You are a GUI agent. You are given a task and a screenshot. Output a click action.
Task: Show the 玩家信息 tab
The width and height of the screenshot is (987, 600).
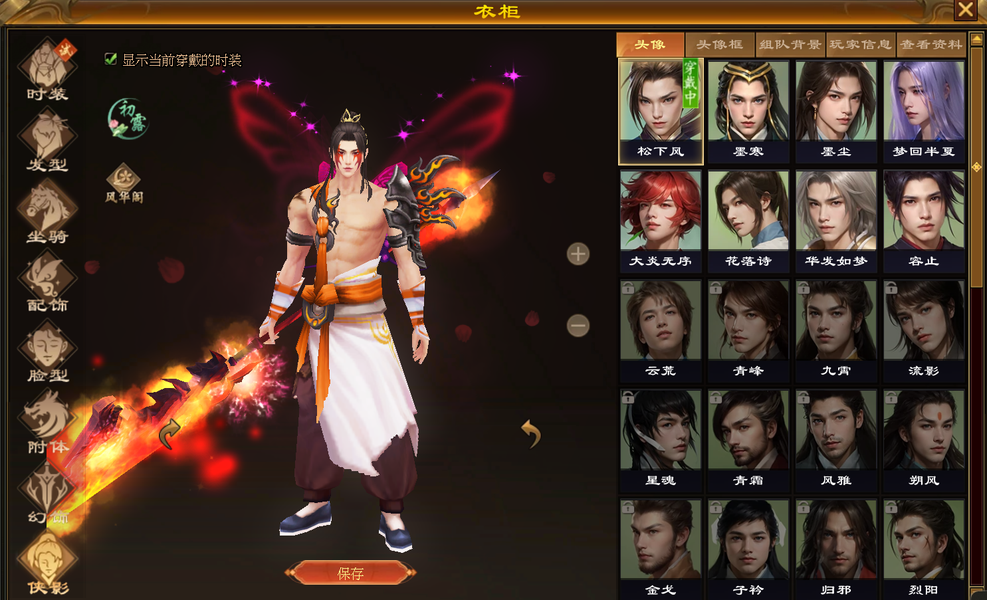click(860, 45)
